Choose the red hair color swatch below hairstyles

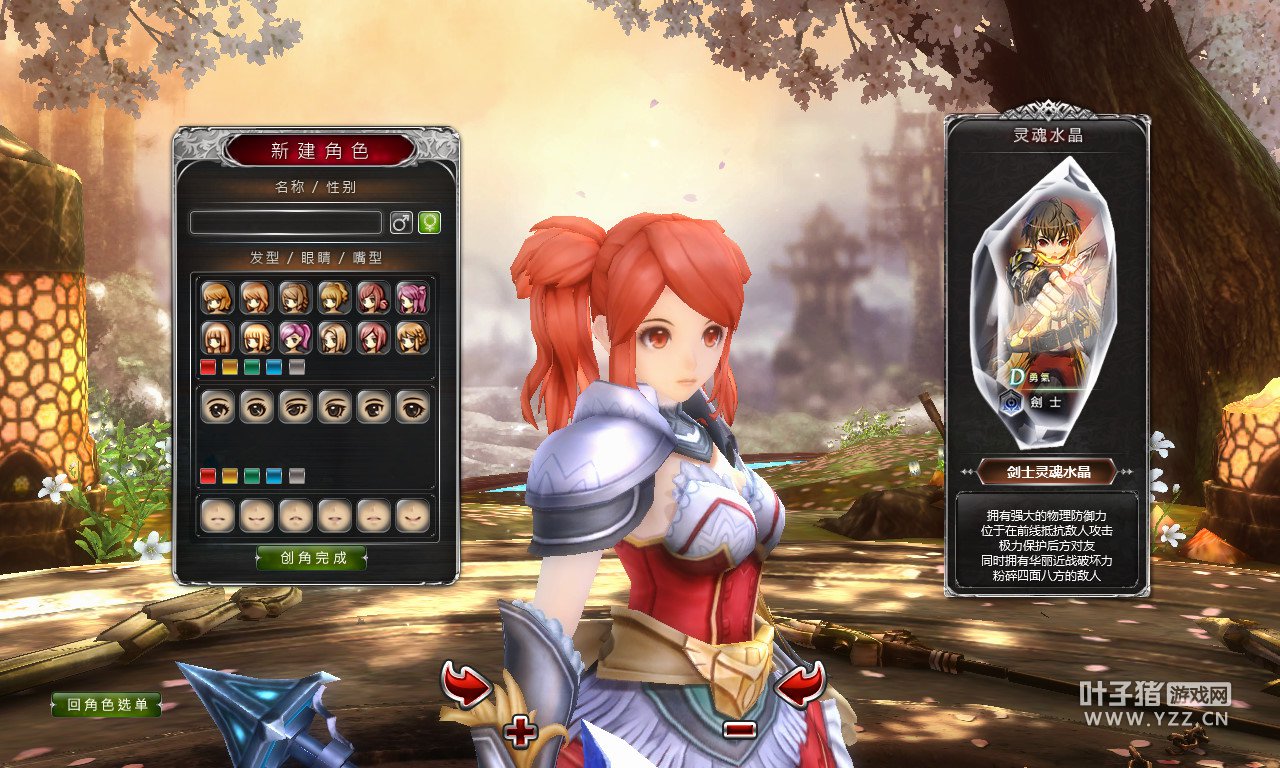(208, 367)
